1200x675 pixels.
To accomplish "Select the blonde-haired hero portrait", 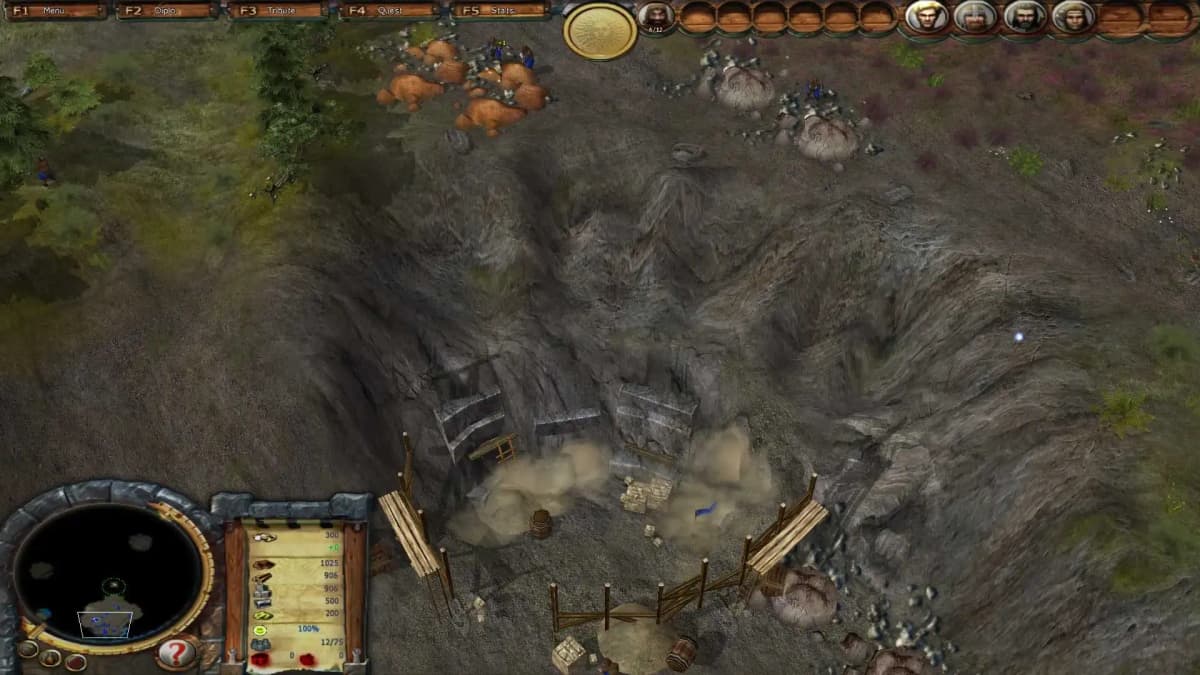I will point(927,17).
